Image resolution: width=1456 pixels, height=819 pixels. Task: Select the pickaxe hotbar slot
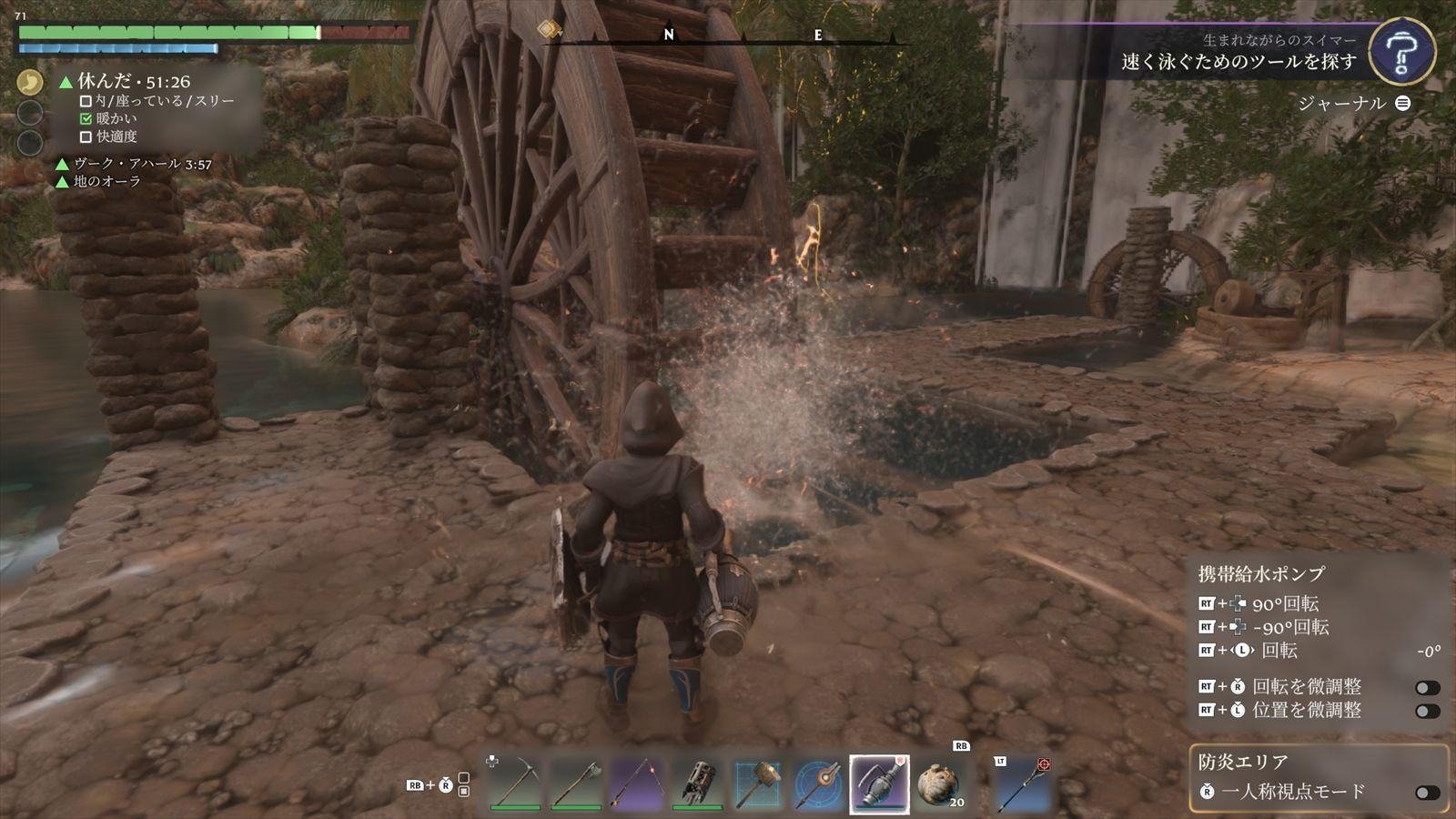pyautogui.click(x=515, y=783)
